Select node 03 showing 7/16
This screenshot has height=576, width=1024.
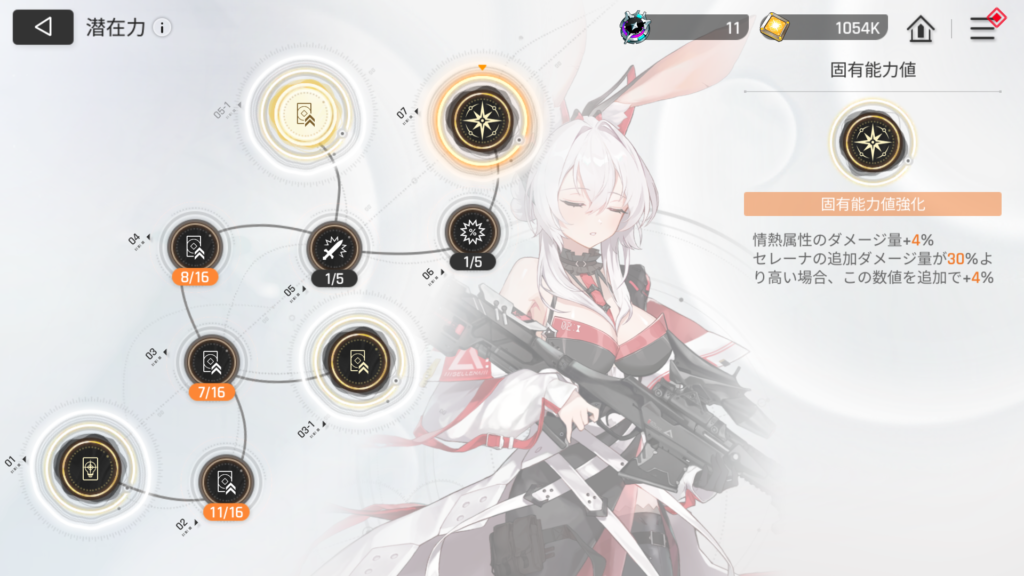(212, 361)
